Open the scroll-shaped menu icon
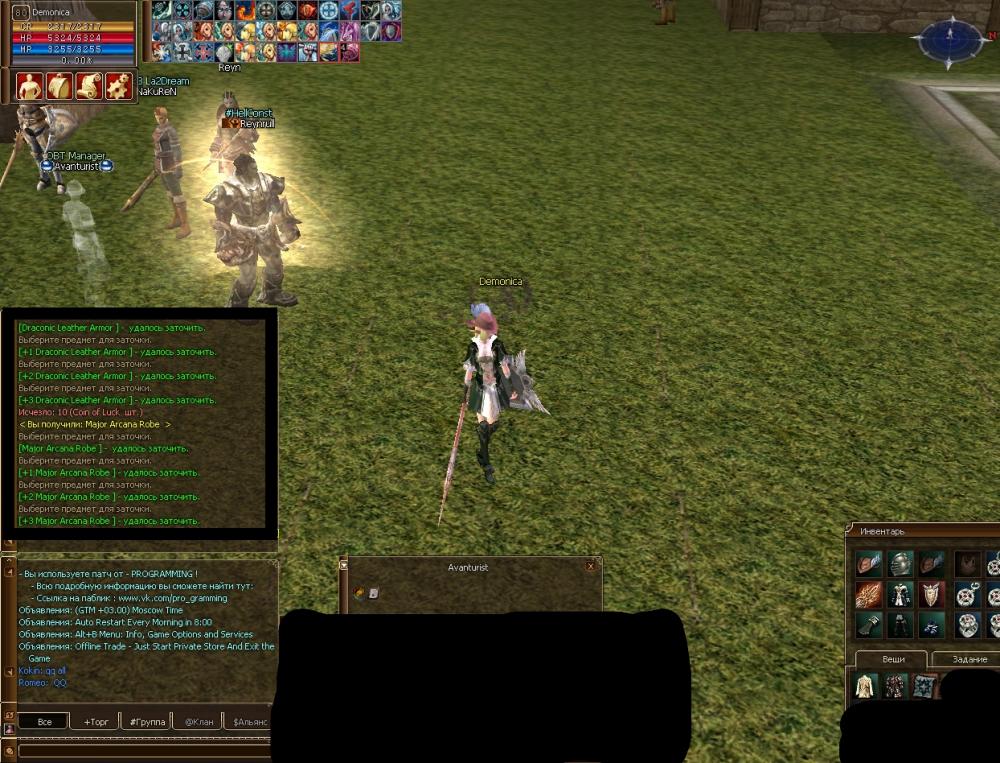Viewport: 1000px width, 763px height. point(90,86)
